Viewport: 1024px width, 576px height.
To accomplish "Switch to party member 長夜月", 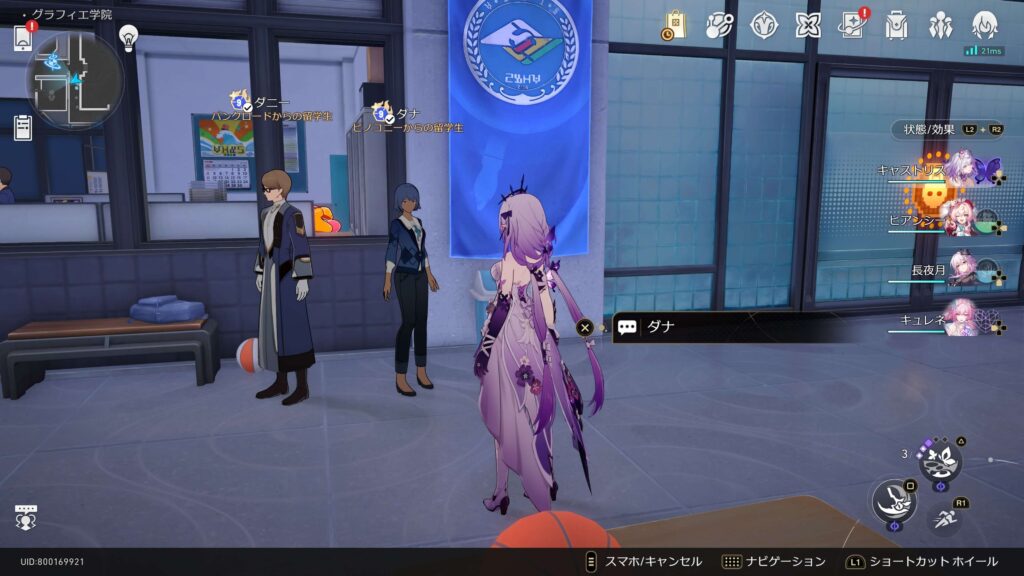I will point(962,269).
